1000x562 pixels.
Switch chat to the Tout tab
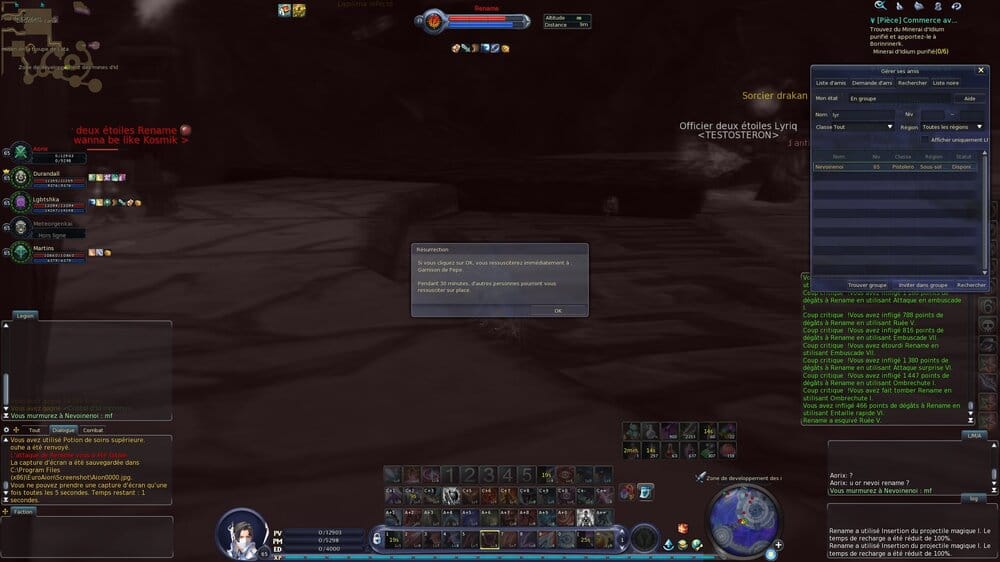pos(35,430)
